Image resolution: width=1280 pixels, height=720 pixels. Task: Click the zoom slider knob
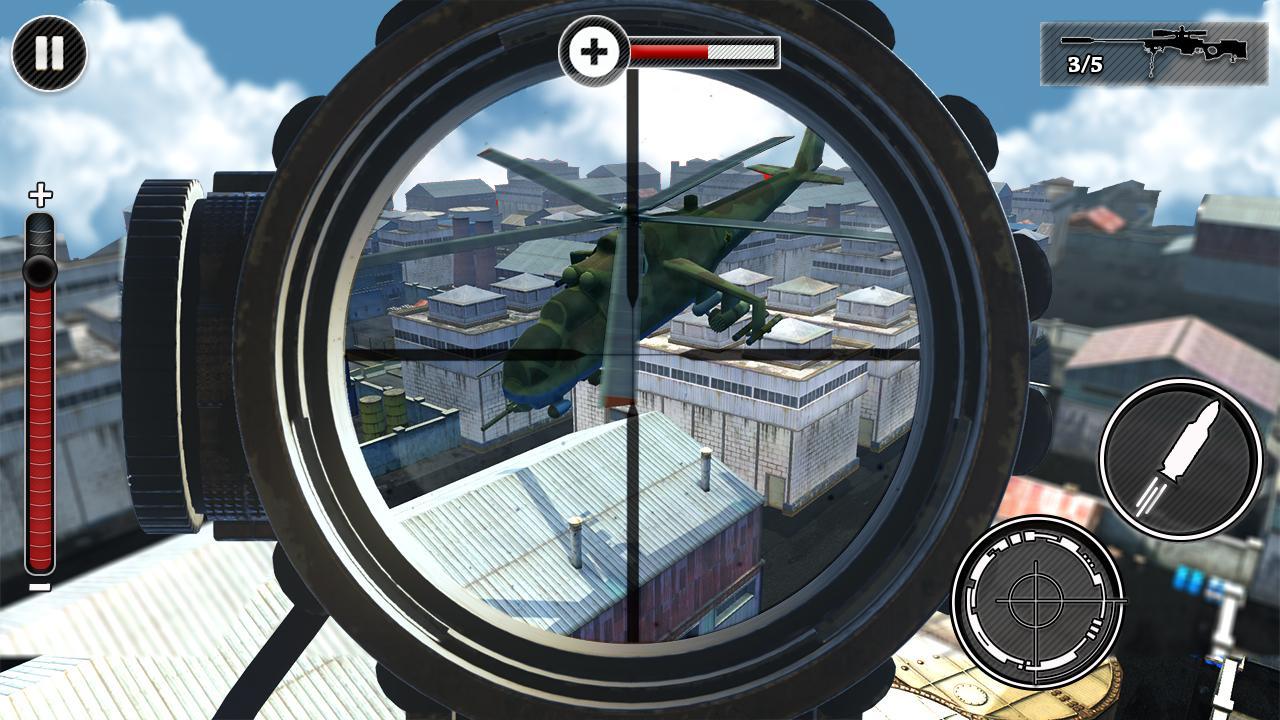point(40,267)
